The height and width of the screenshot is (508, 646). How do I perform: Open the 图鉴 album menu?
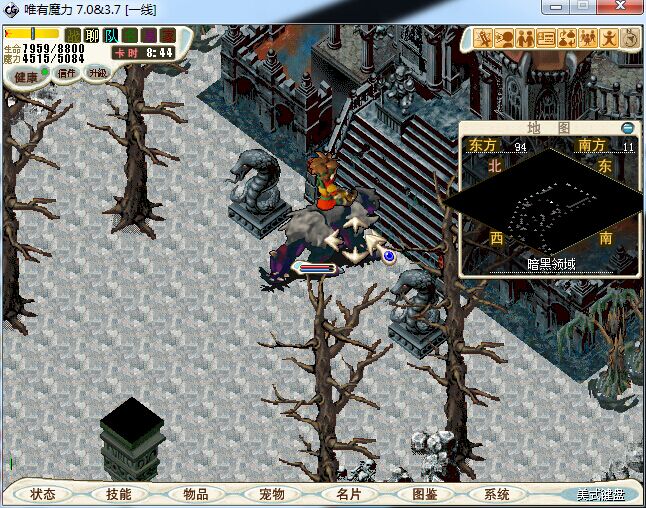[424, 494]
